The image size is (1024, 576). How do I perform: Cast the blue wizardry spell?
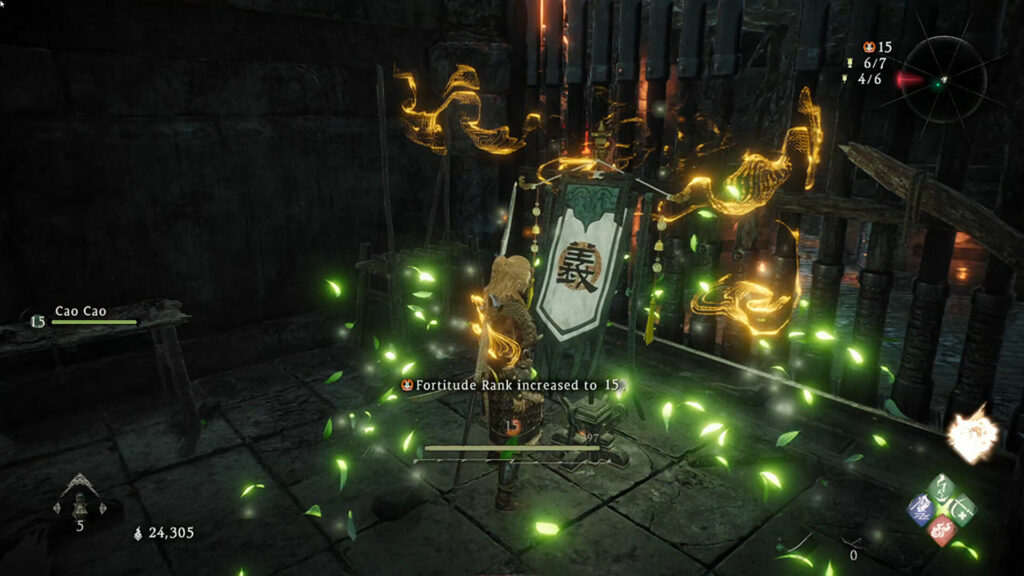pyautogui.click(x=921, y=509)
